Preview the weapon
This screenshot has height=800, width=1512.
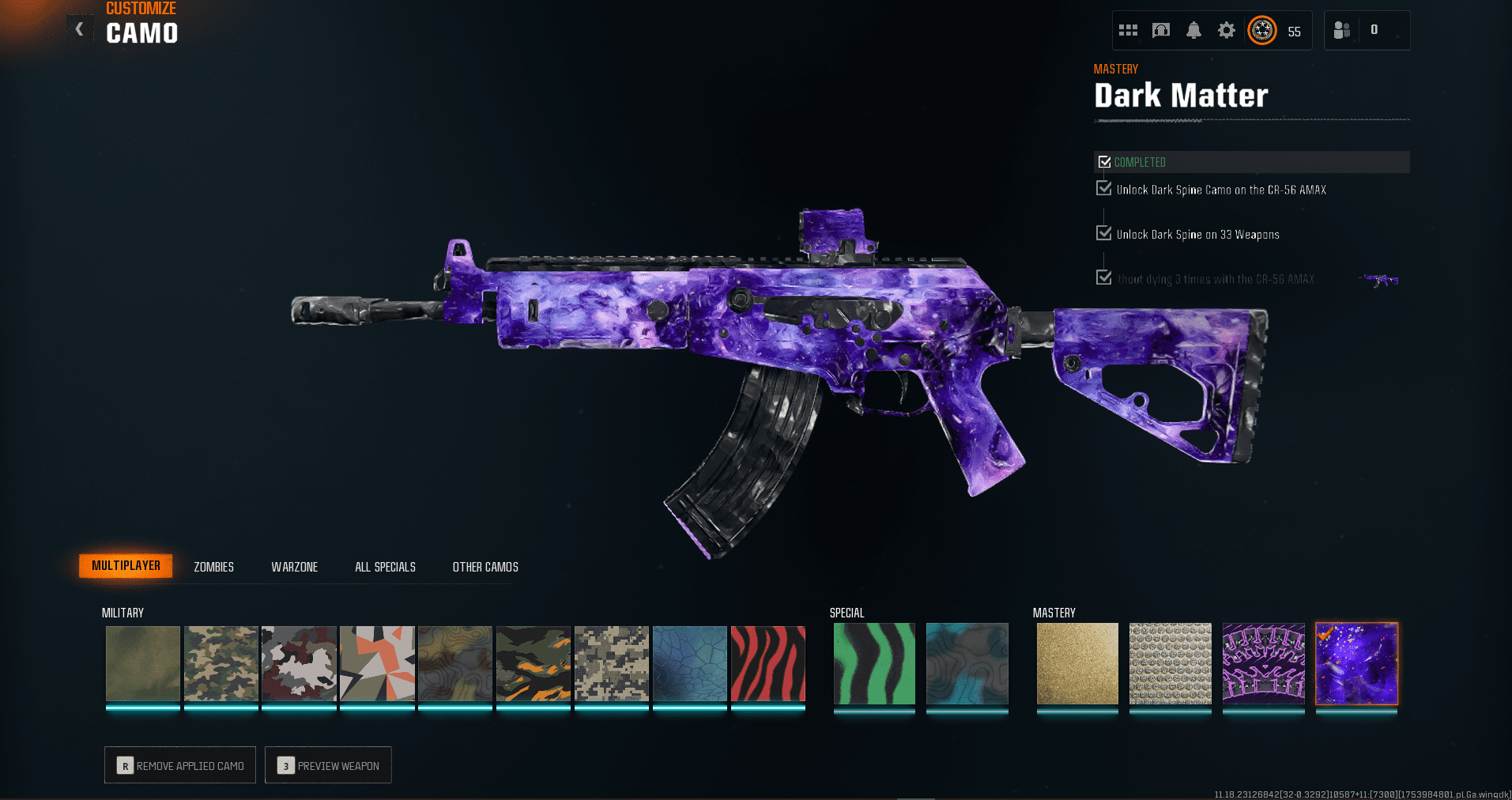click(328, 765)
